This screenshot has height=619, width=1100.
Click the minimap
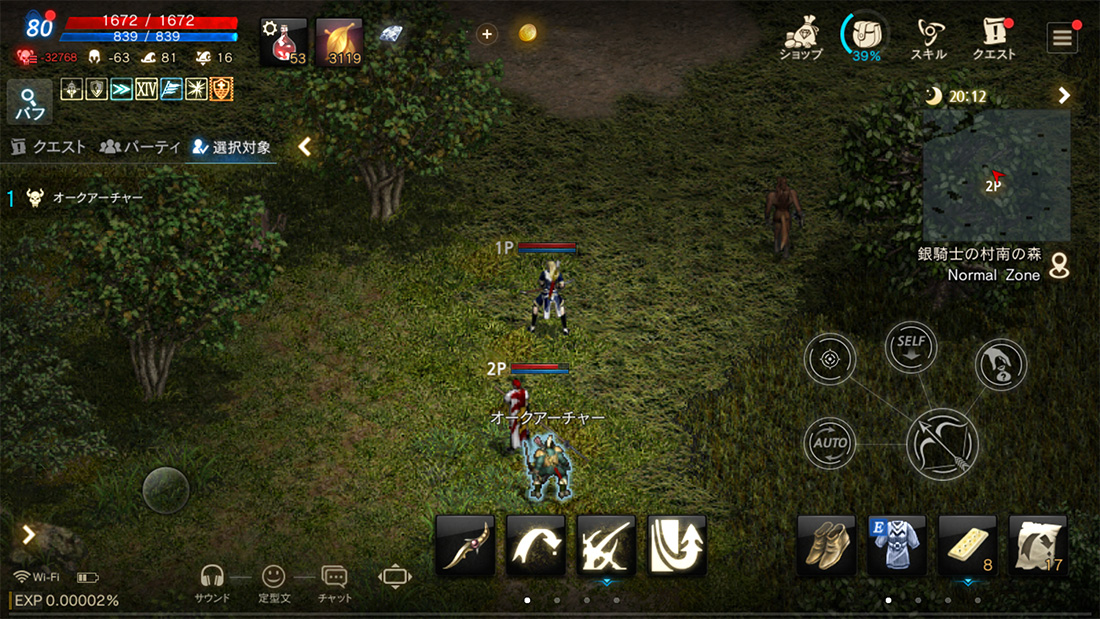click(x=996, y=175)
